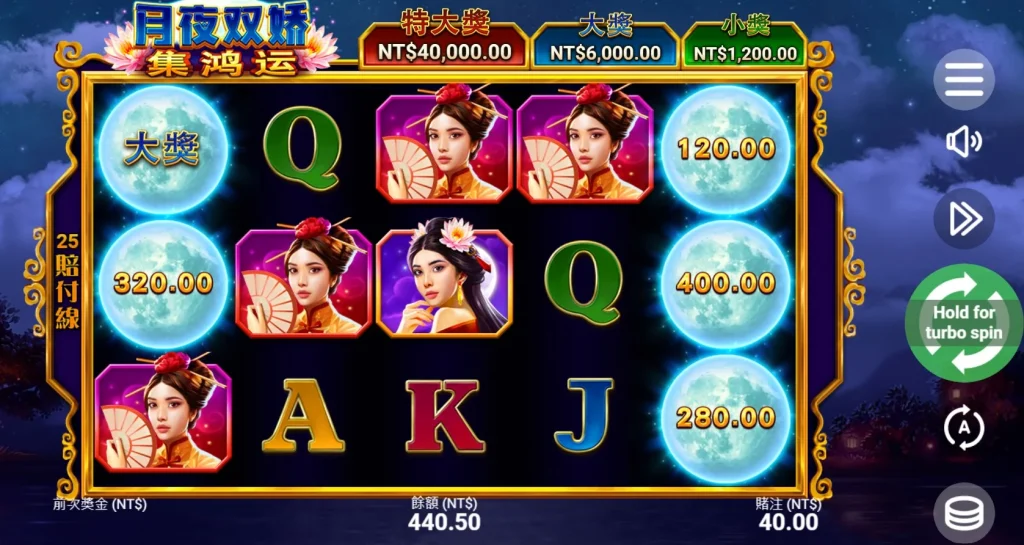Open the hamburger menu
The width and height of the screenshot is (1024, 545).
[964, 79]
